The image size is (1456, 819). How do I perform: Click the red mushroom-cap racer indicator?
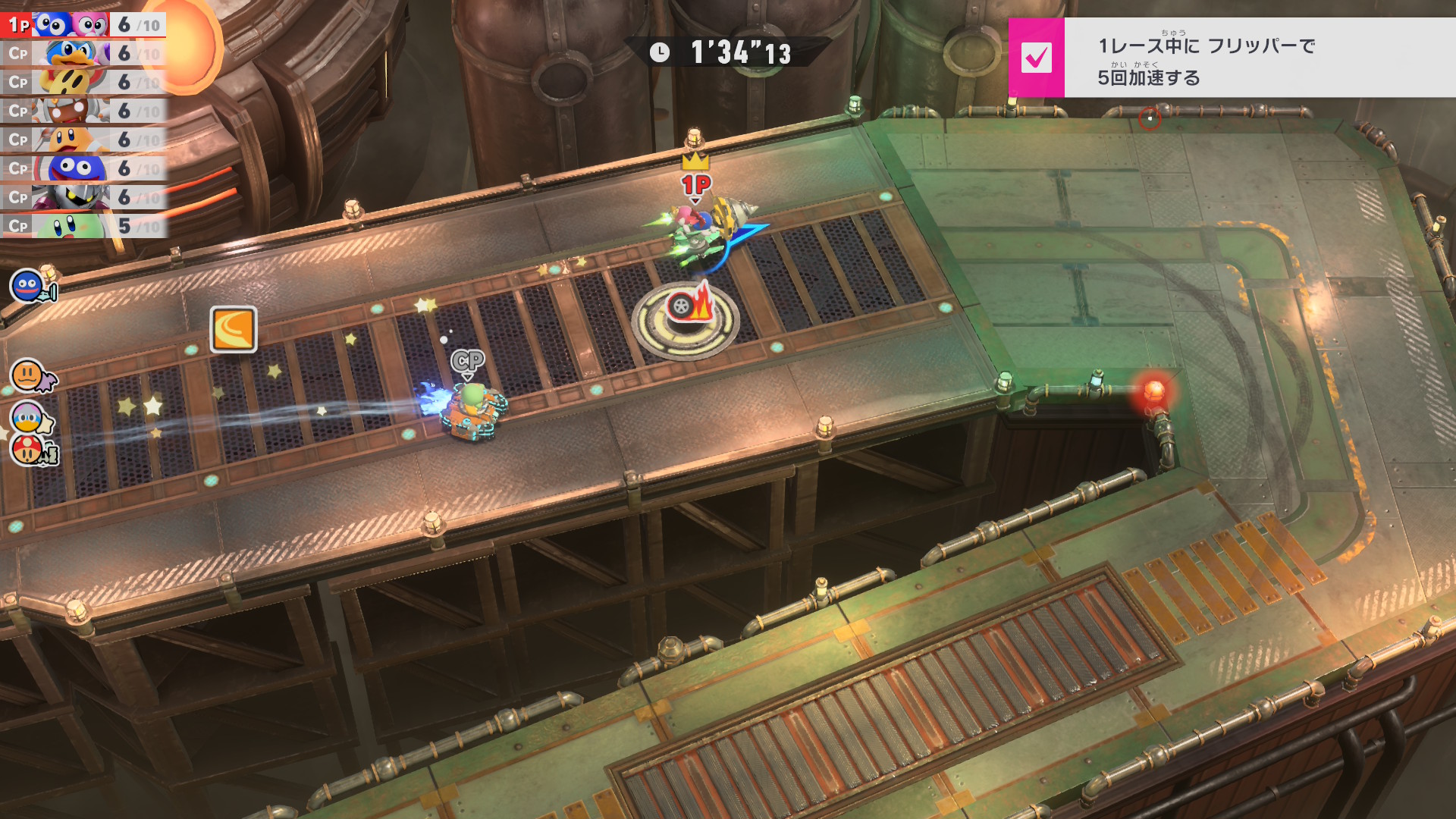click(x=29, y=450)
